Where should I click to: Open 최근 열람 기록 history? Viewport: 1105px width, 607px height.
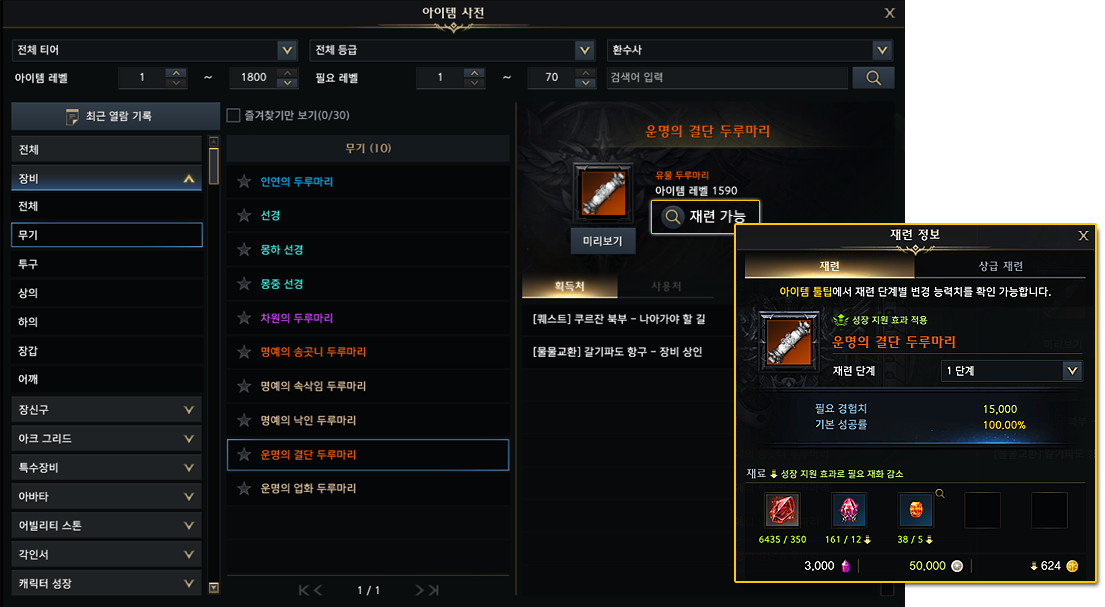click(115, 117)
